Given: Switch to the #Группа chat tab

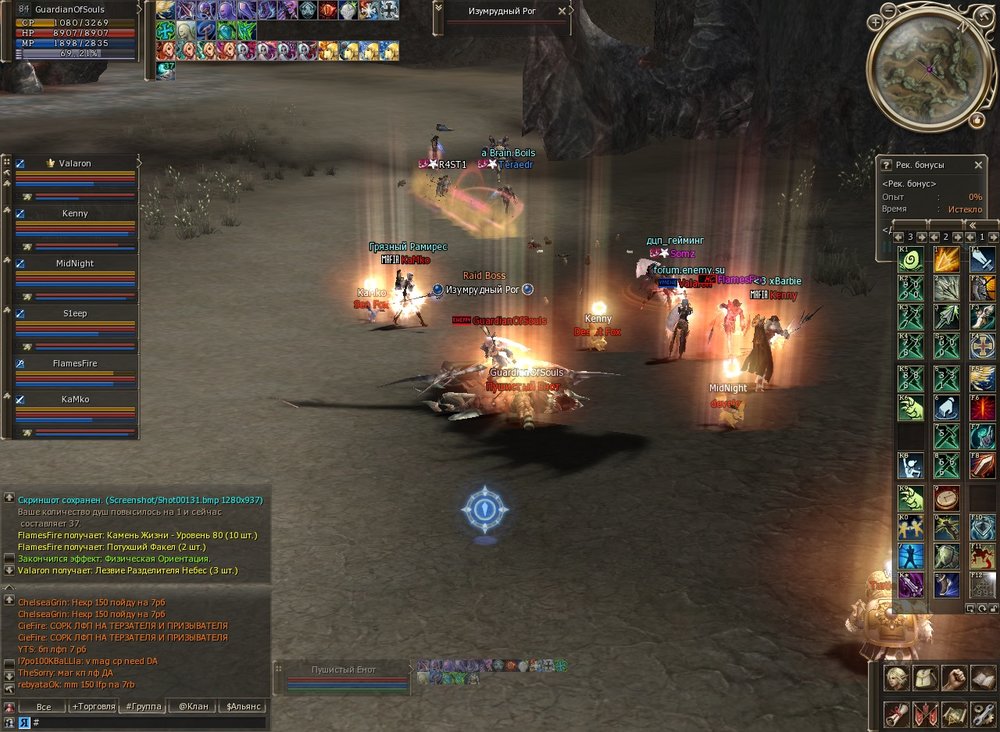Looking at the screenshot, I should pos(142,706).
